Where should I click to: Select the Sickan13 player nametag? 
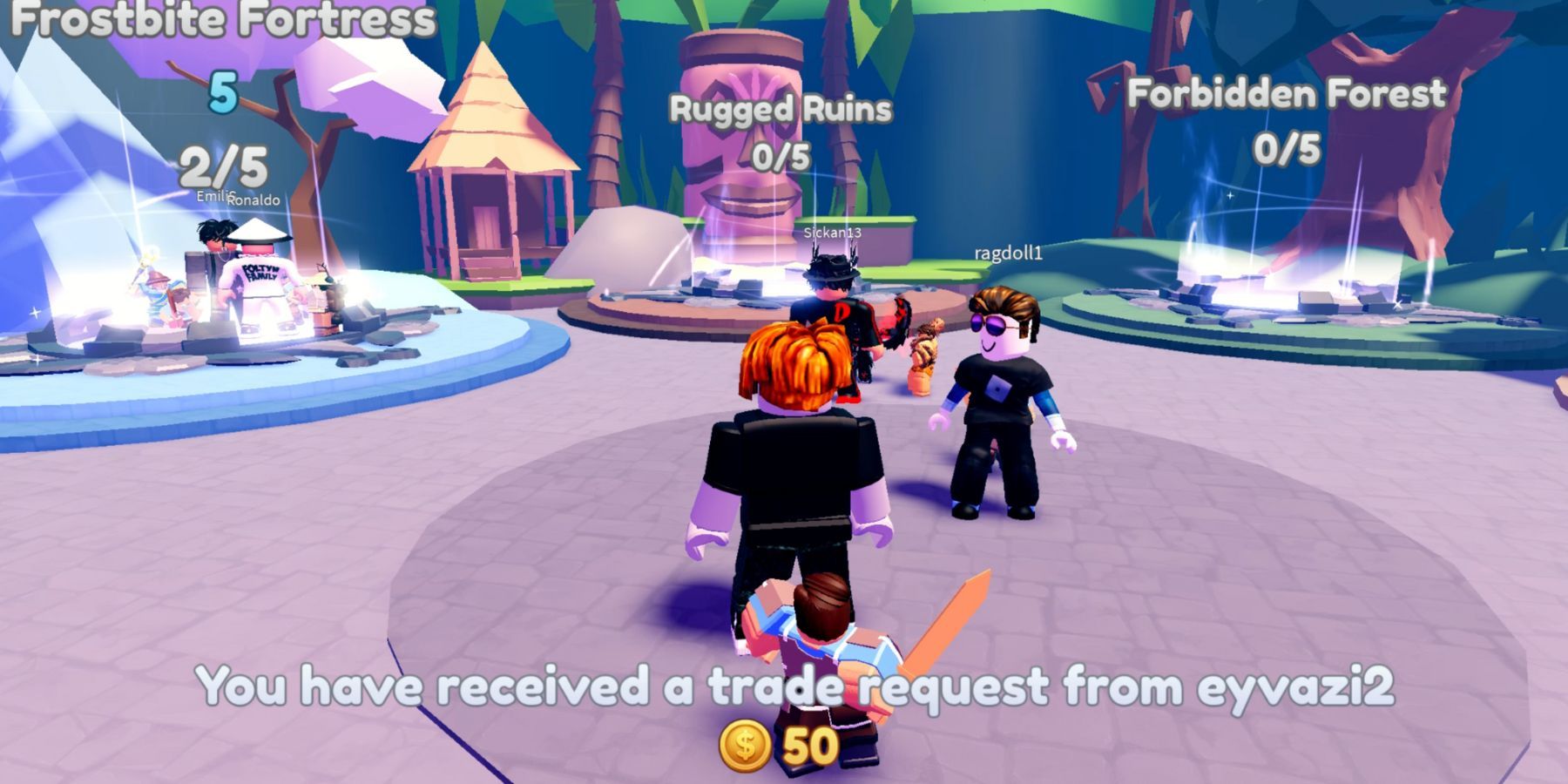tap(833, 233)
